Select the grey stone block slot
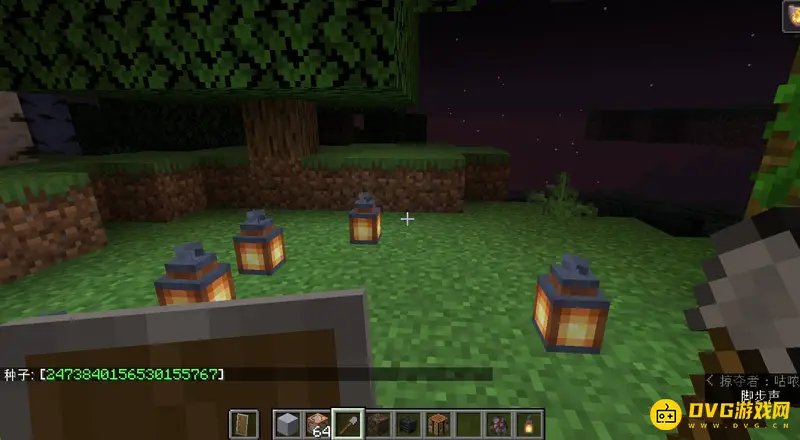This screenshot has height=440, width=800. pos(287,424)
